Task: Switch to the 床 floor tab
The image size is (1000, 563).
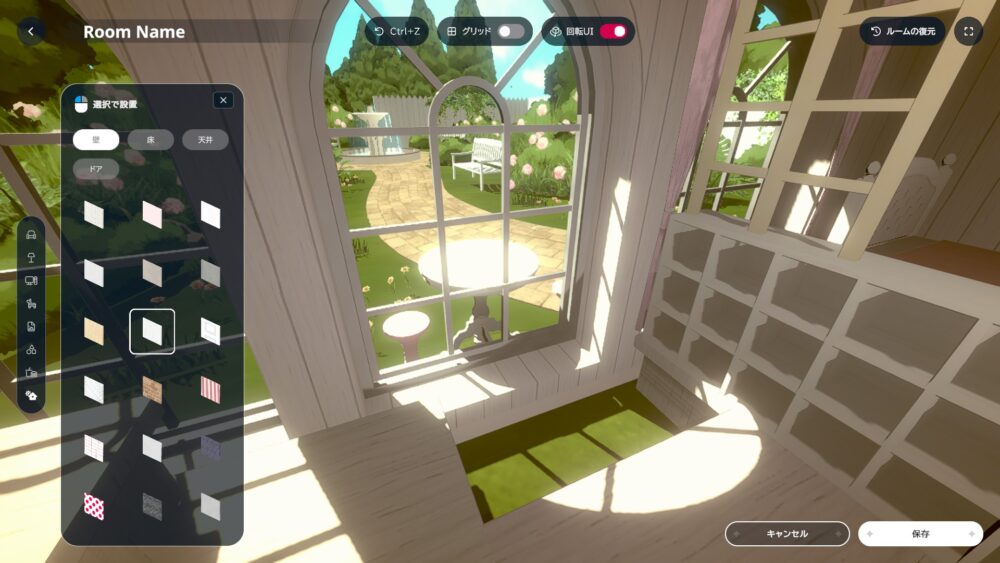Action: [151, 140]
